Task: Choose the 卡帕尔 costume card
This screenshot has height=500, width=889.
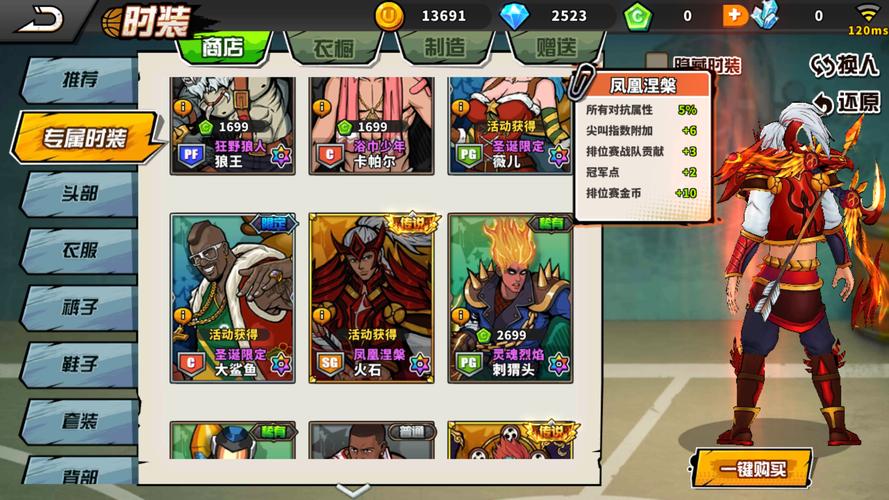Action: click(370, 125)
